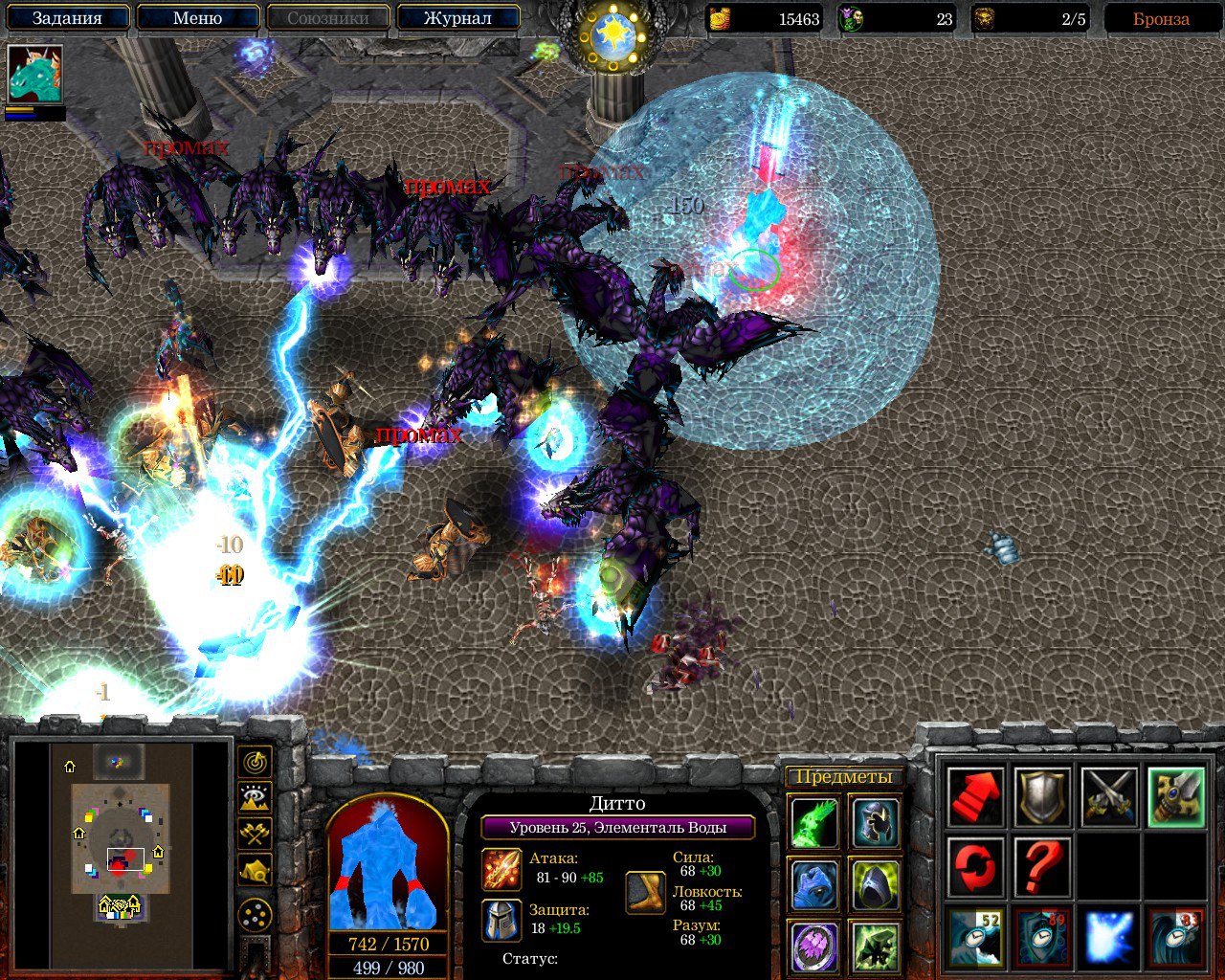Cast the glowing blue burst ability
The height and width of the screenshot is (980, 1225).
click(x=1109, y=937)
